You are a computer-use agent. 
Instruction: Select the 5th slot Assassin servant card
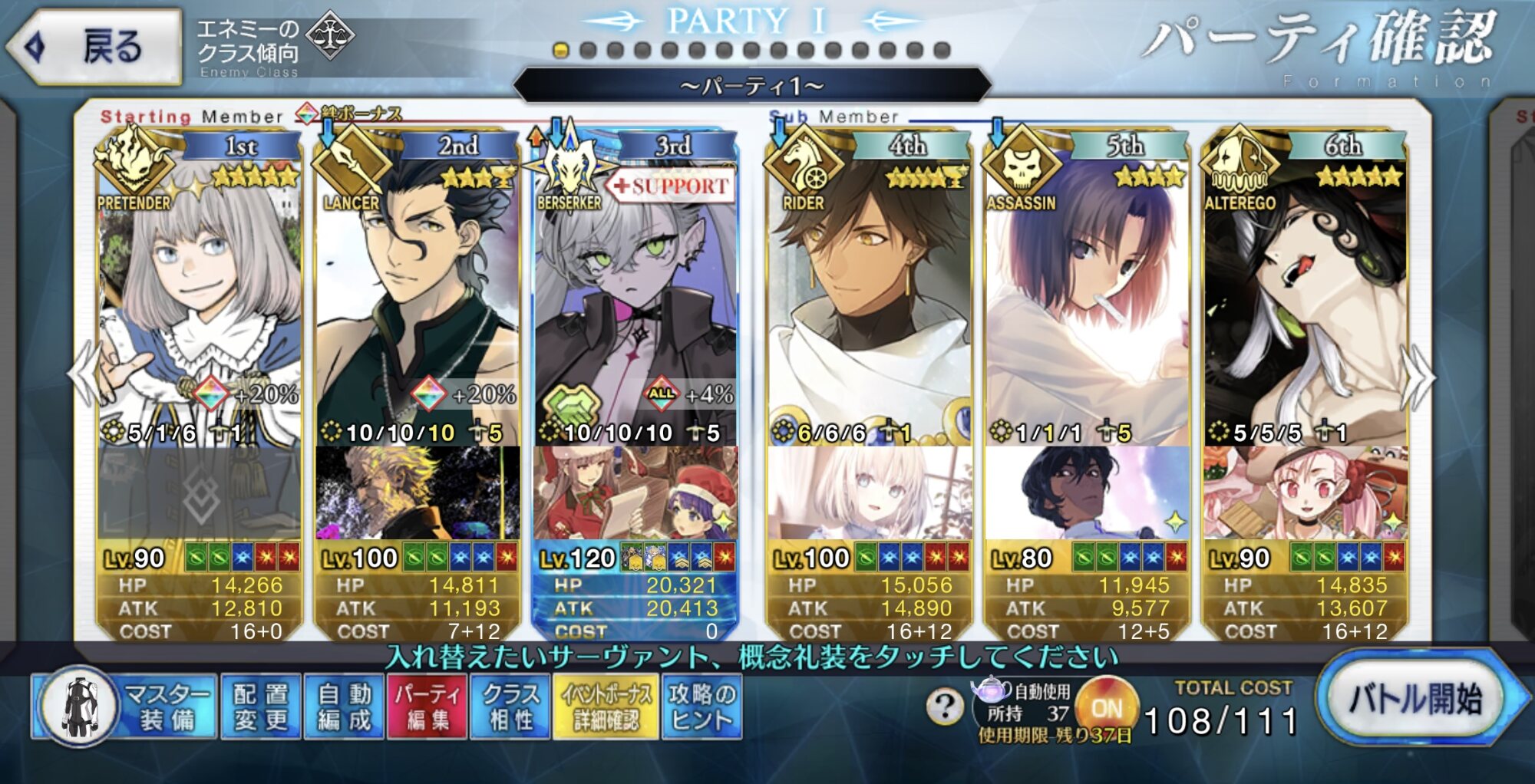pos(1086,307)
